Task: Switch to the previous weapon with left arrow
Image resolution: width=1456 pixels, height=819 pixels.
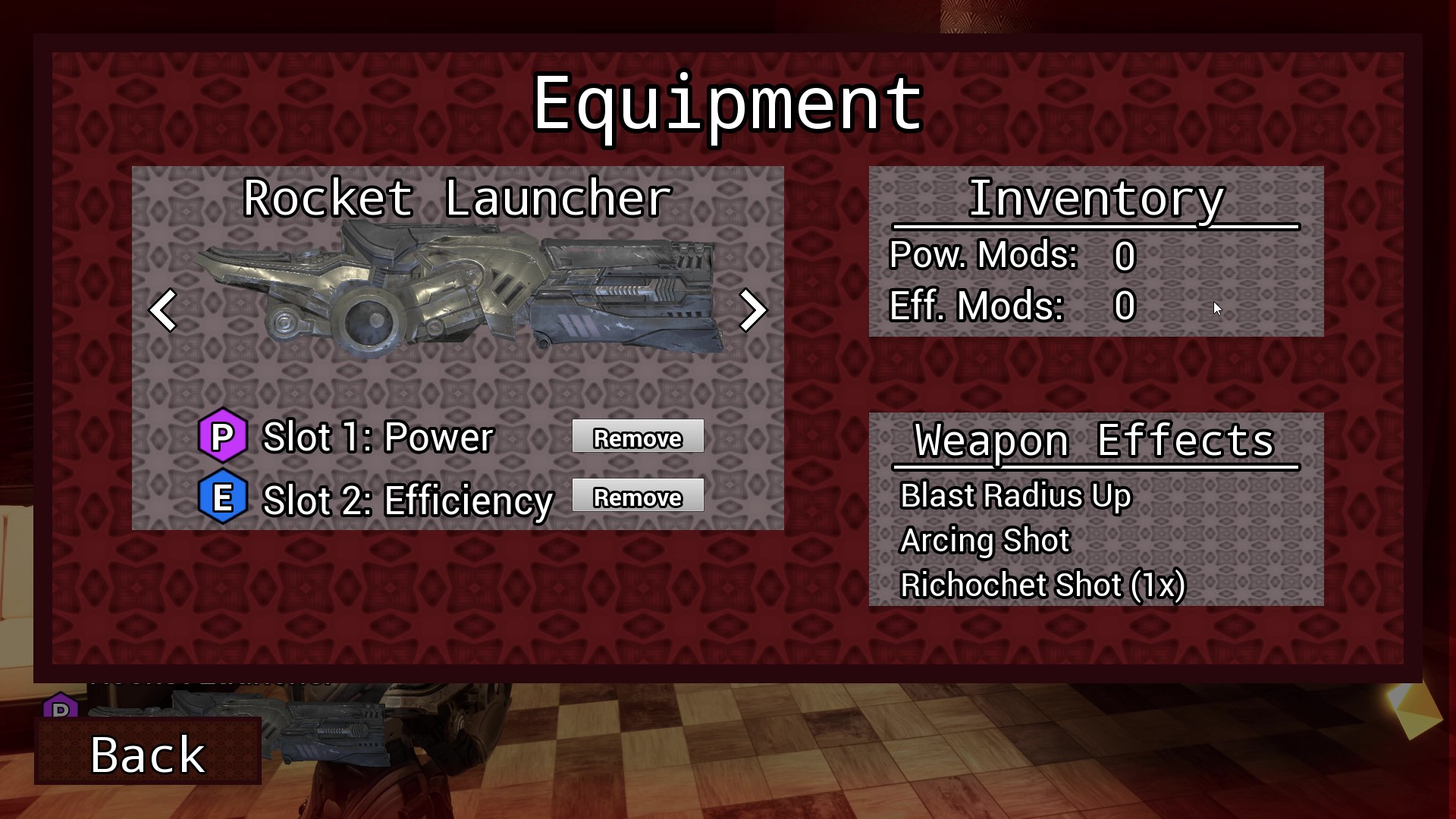Action: pyautogui.click(x=163, y=310)
